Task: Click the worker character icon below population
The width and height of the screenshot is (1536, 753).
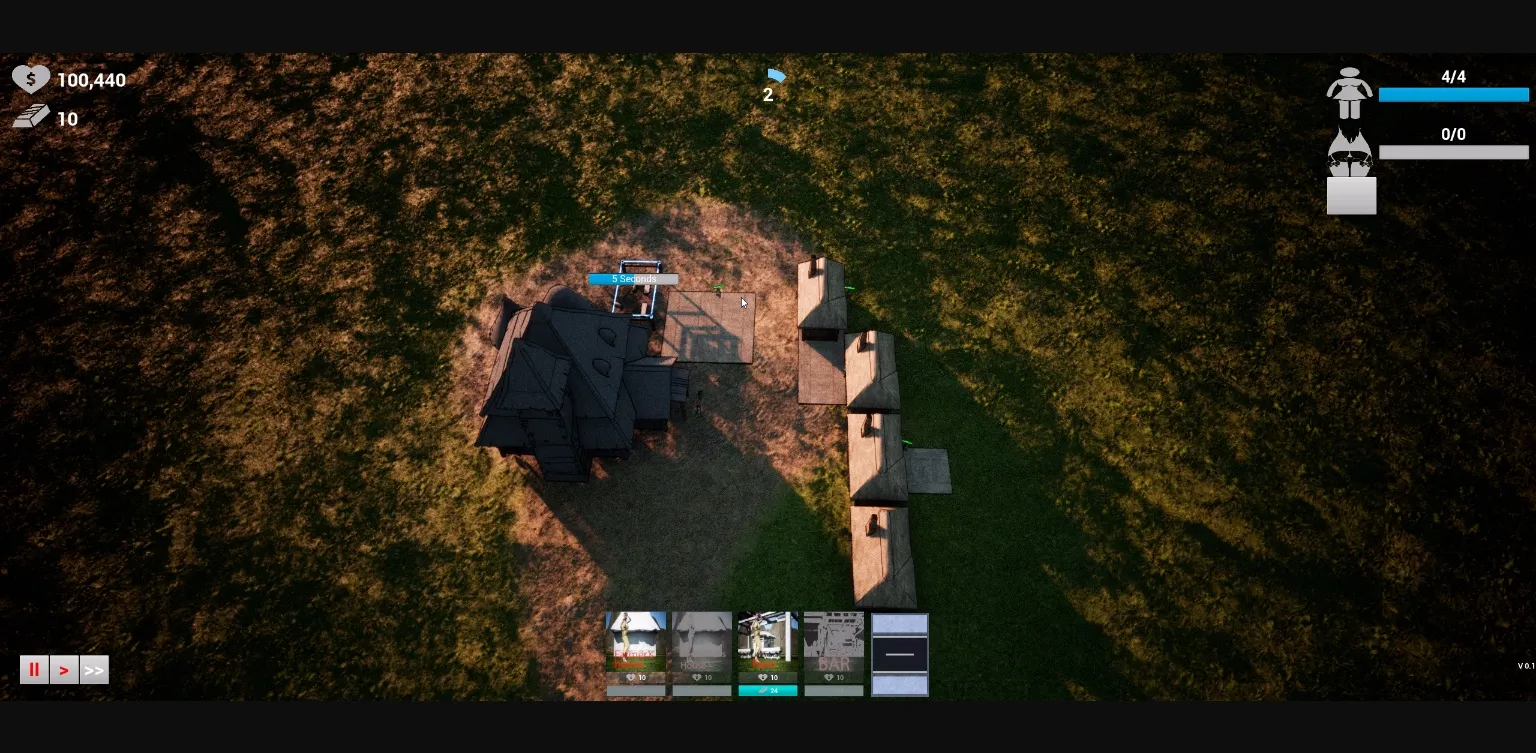Action: [x=1351, y=152]
